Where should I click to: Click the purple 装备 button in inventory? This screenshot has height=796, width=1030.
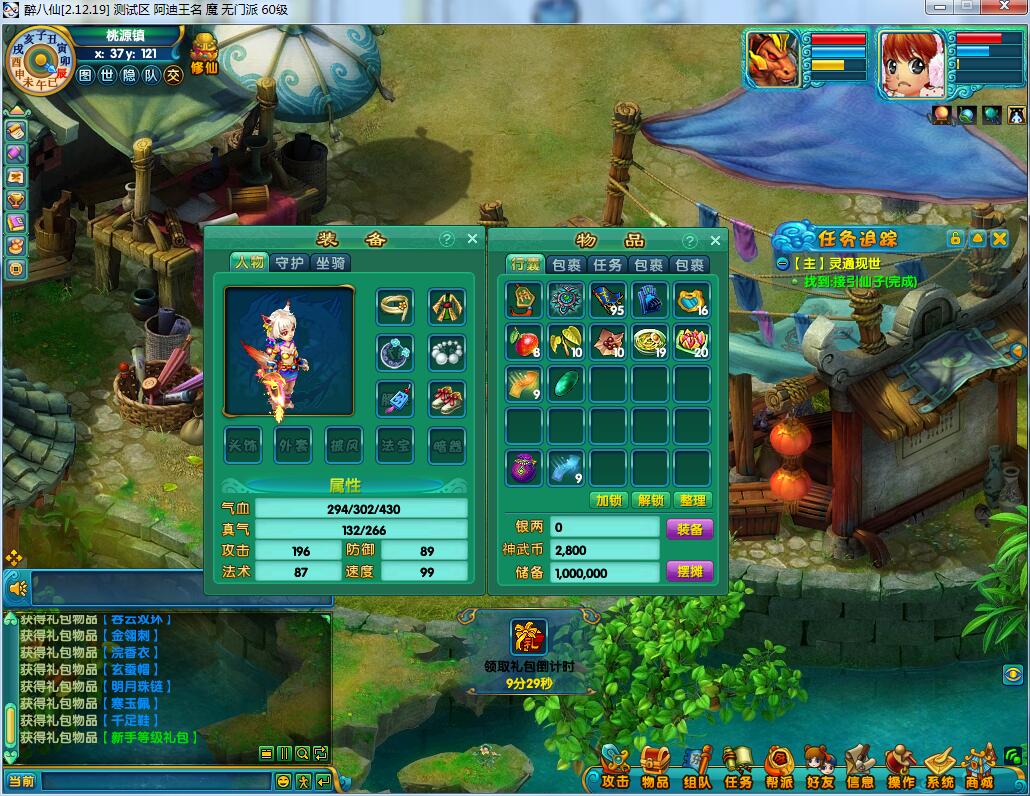[x=690, y=528]
